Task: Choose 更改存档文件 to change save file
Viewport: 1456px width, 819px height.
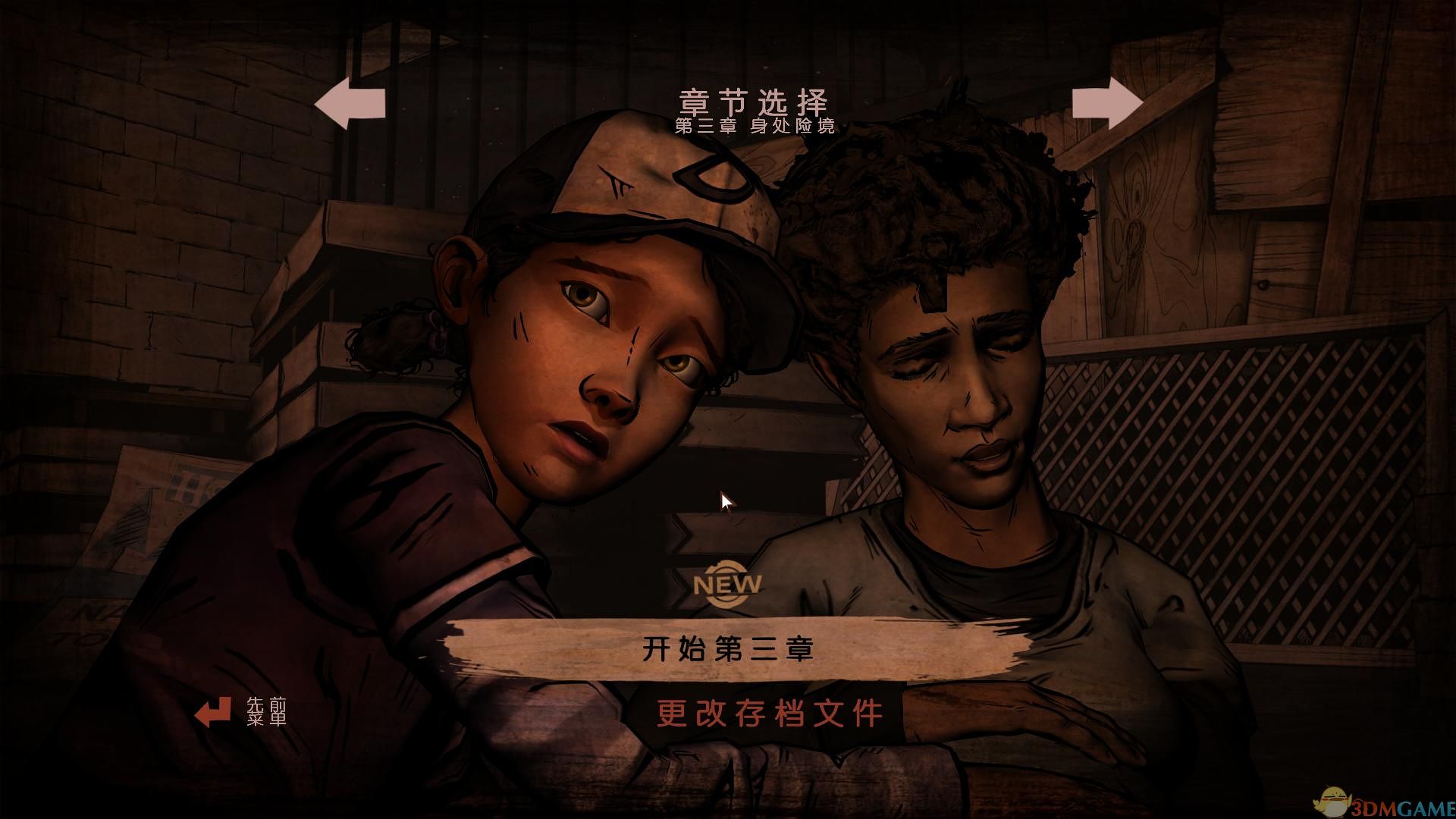Action: point(770,714)
